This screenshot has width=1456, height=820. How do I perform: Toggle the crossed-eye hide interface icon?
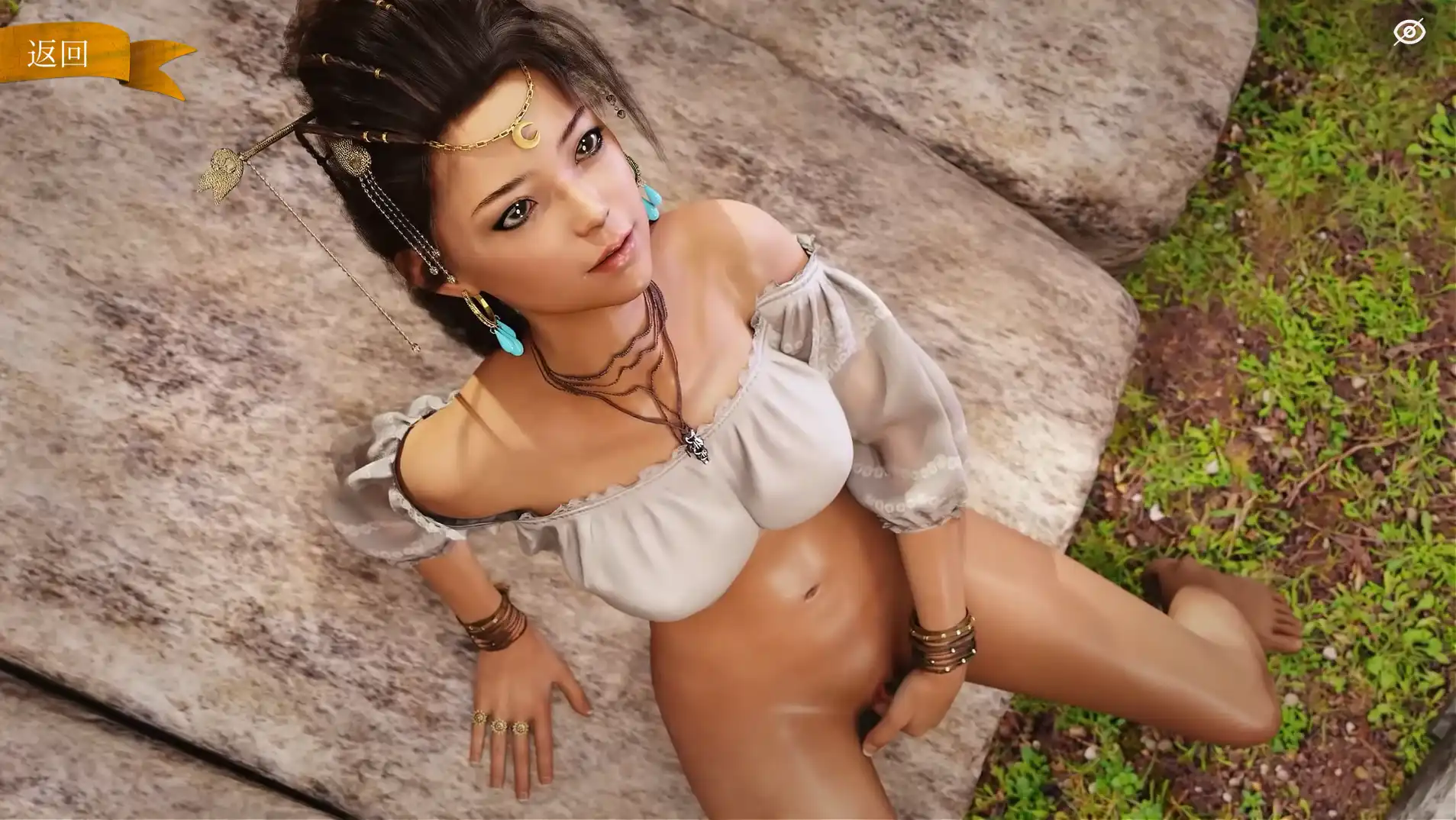1408,32
